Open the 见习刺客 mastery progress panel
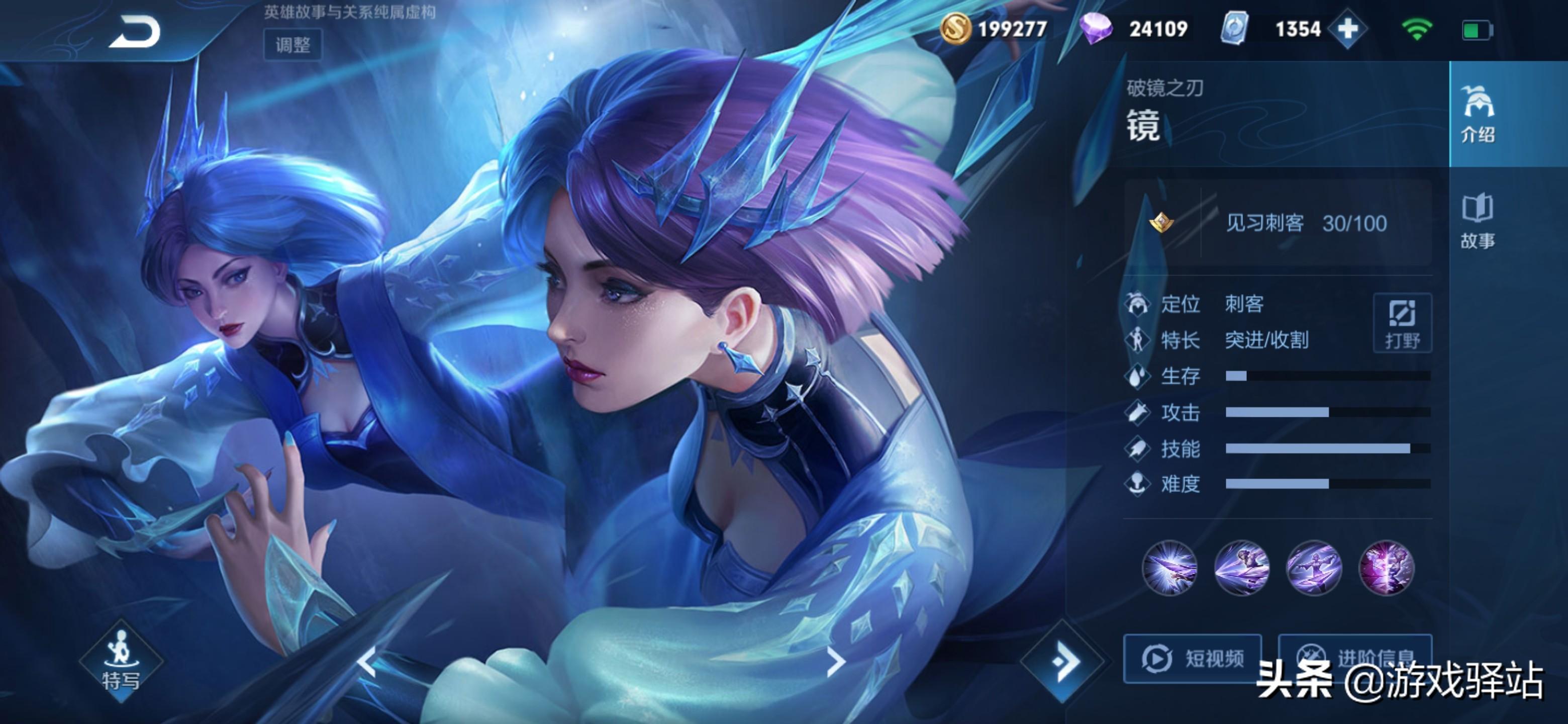The height and width of the screenshot is (724, 1568). [x=1278, y=223]
